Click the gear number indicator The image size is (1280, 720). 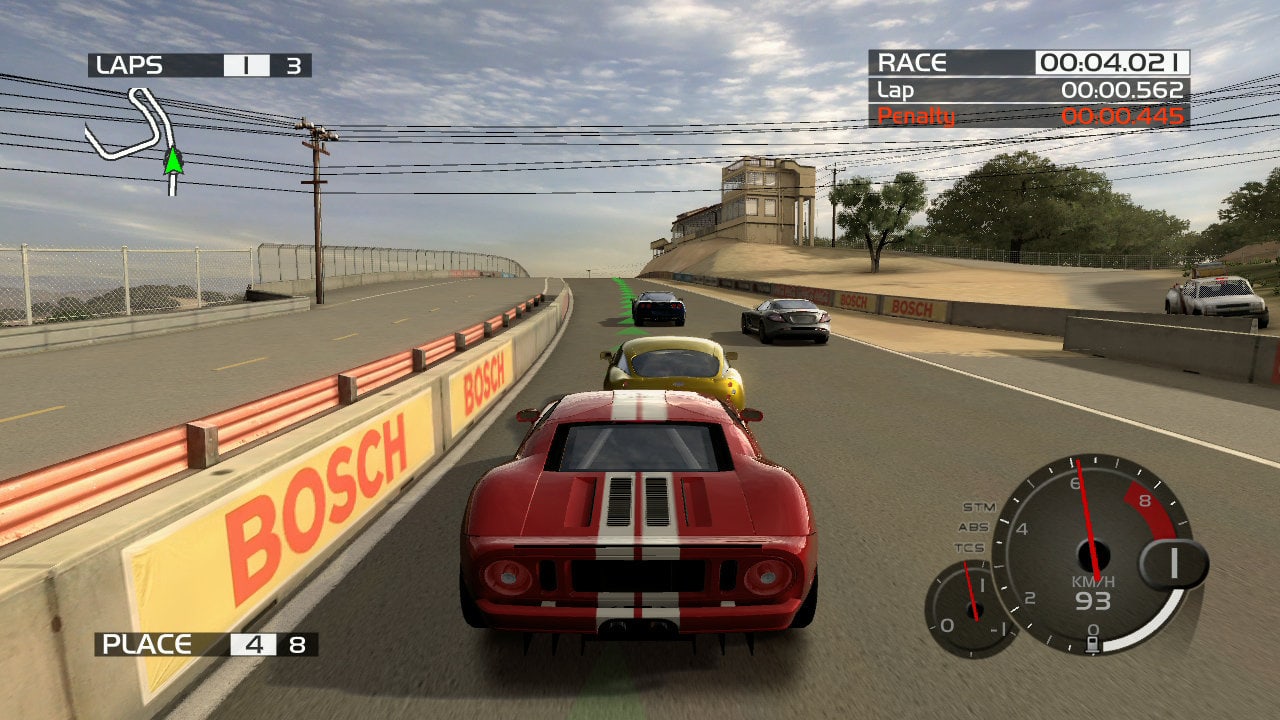[1173, 564]
